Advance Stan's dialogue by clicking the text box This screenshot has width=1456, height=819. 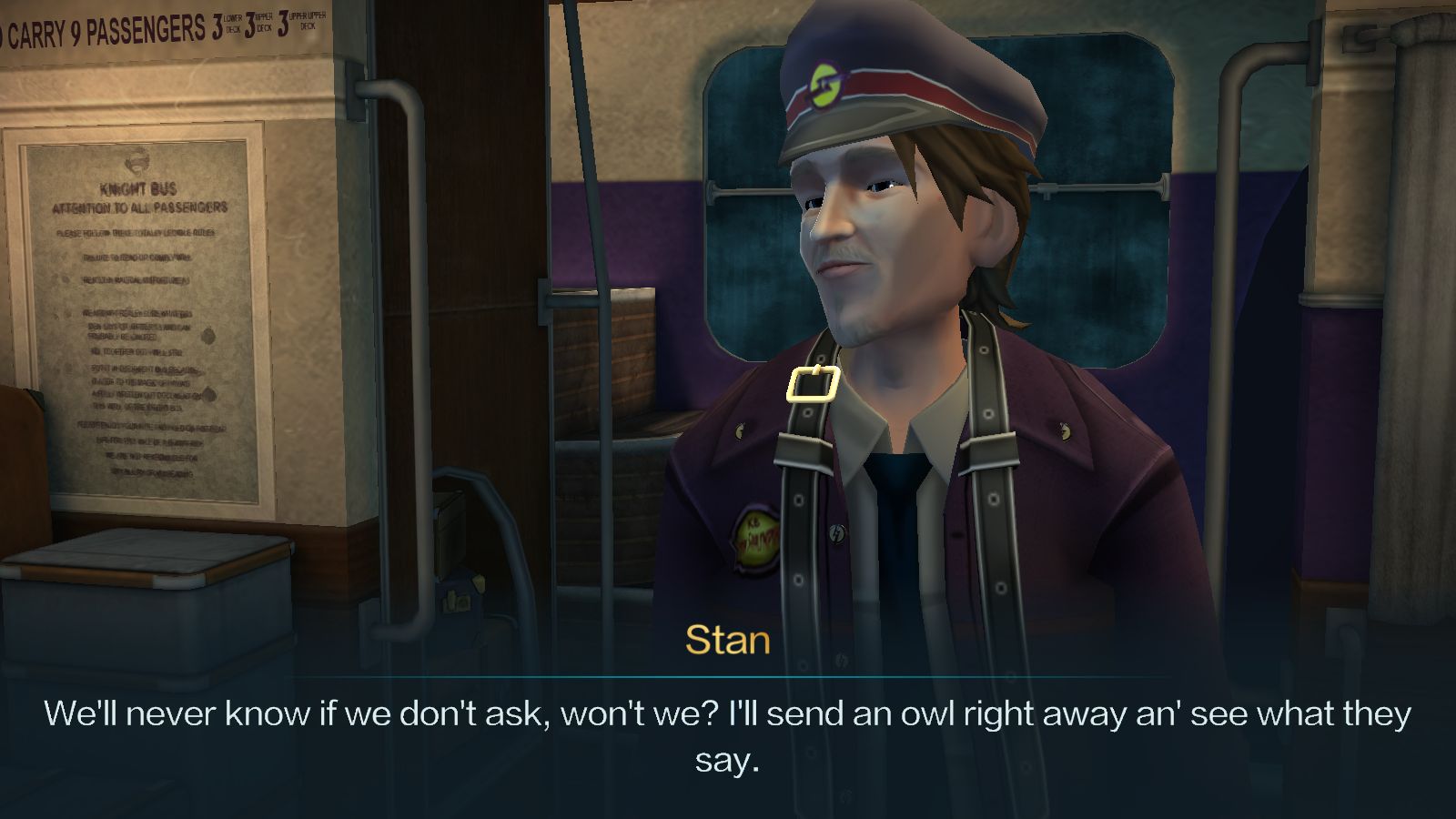(727, 735)
